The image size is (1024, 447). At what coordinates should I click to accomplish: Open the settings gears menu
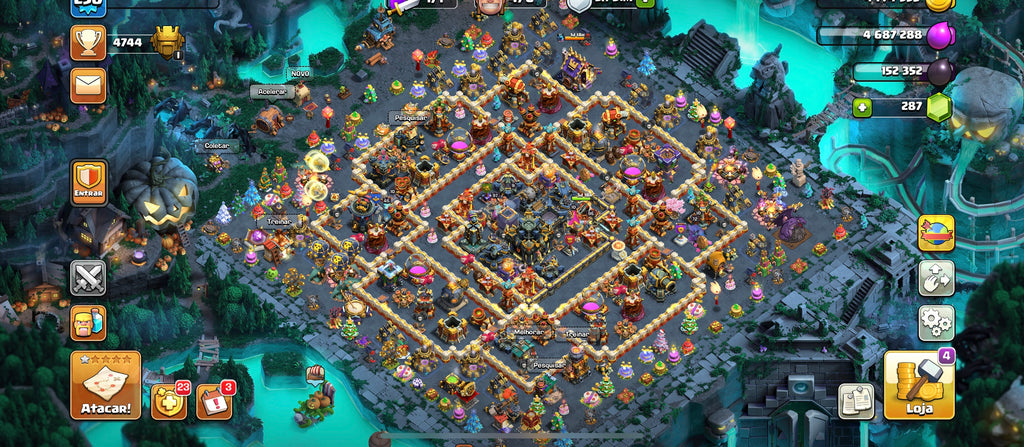pyautogui.click(x=936, y=323)
